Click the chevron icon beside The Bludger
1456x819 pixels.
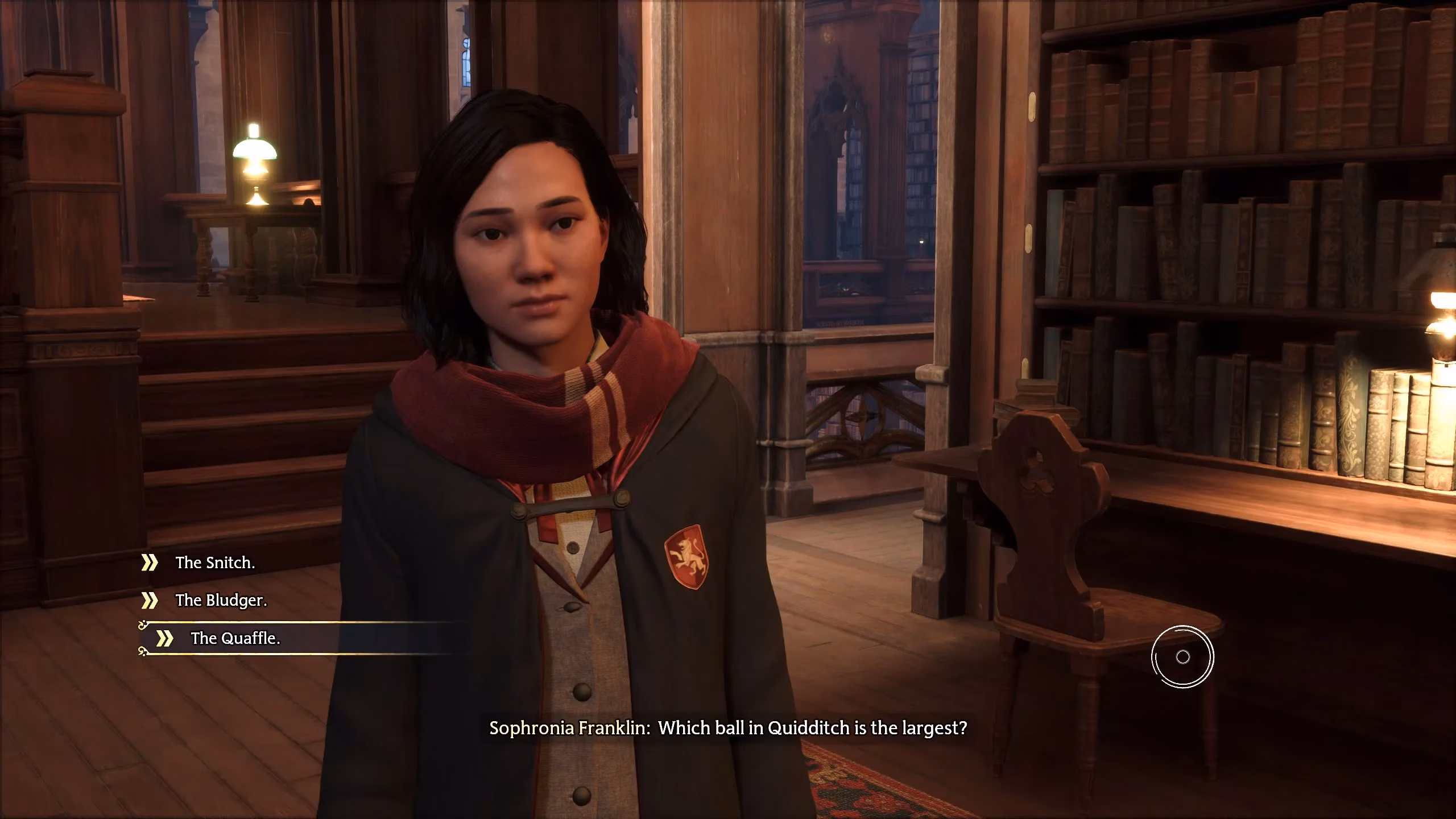pyautogui.click(x=151, y=600)
